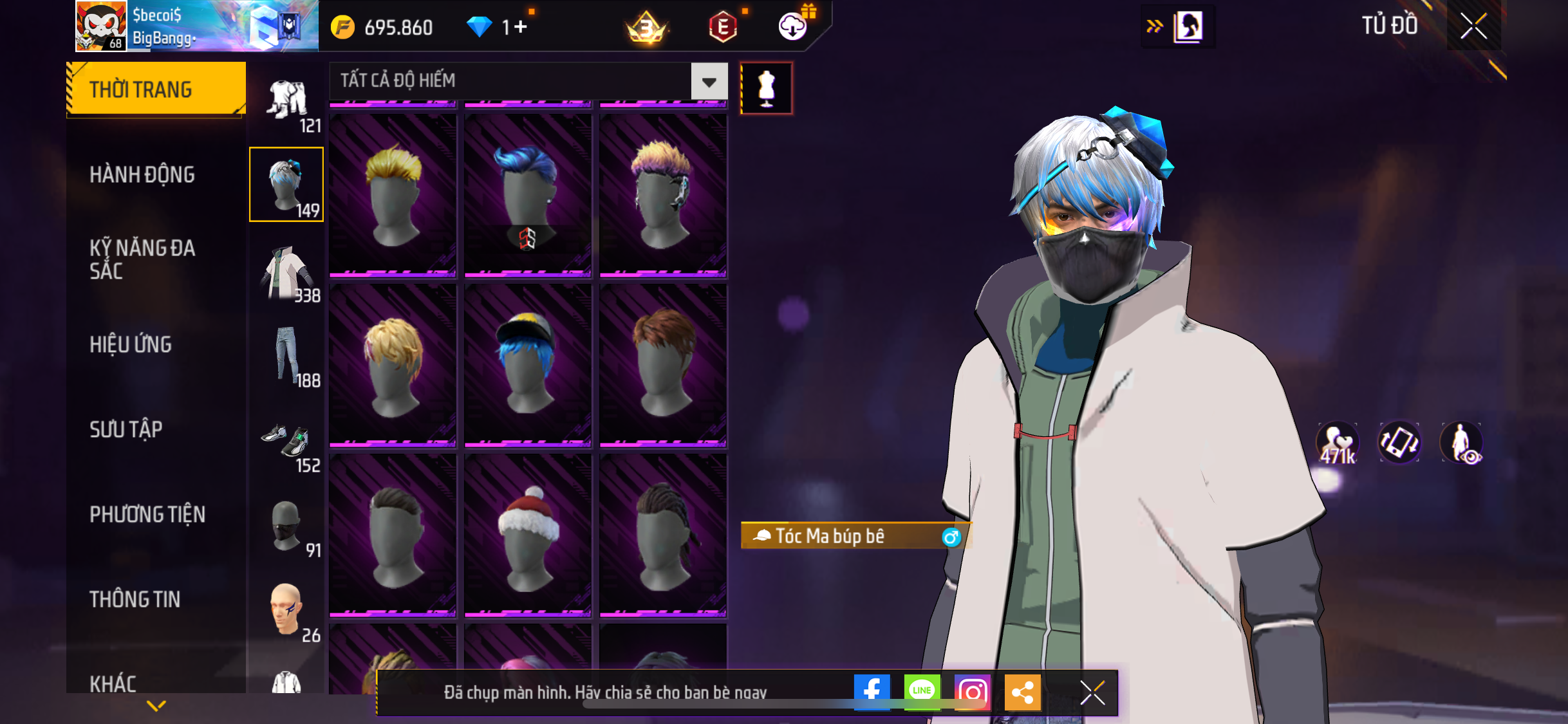The width and height of the screenshot is (1568, 724).
Task: Open the TẤT CẢ ĐỘ HIẾM rarity dropdown
Action: click(709, 82)
